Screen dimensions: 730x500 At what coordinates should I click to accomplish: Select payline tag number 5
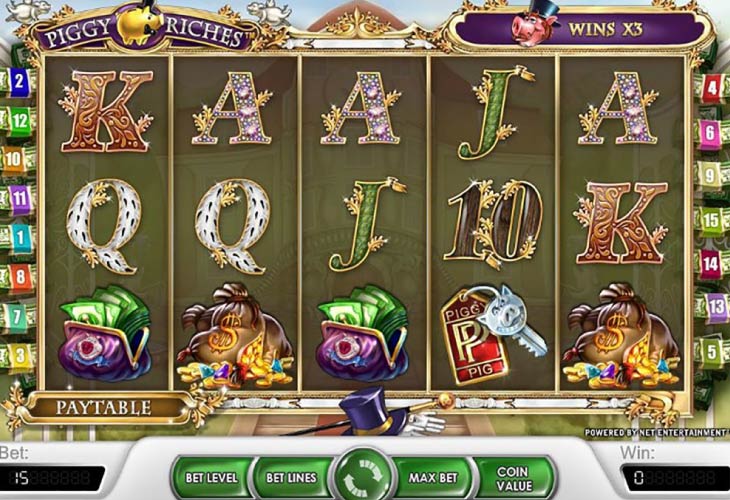click(712, 349)
